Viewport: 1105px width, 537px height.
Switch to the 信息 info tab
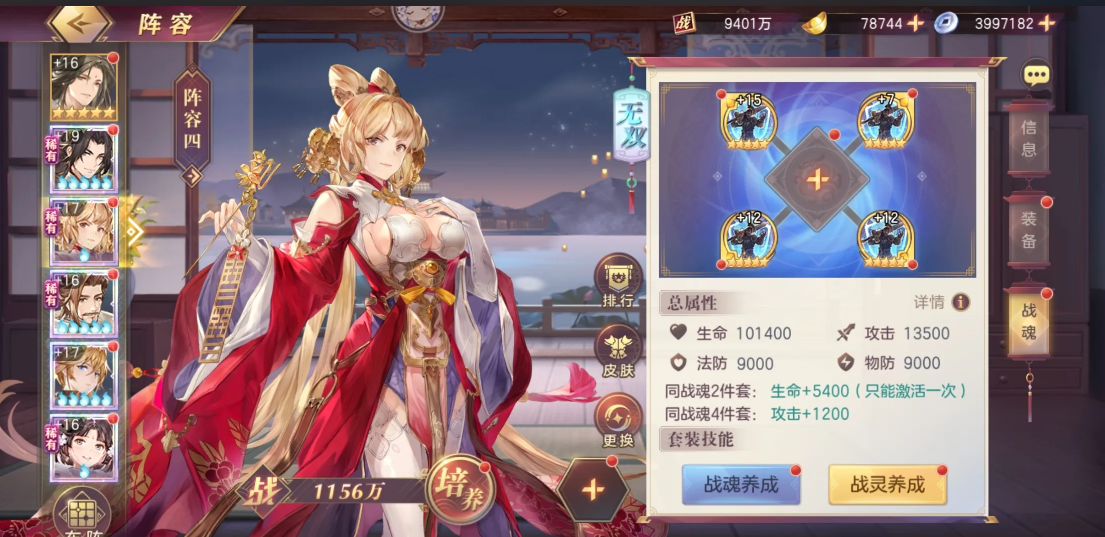click(1028, 140)
